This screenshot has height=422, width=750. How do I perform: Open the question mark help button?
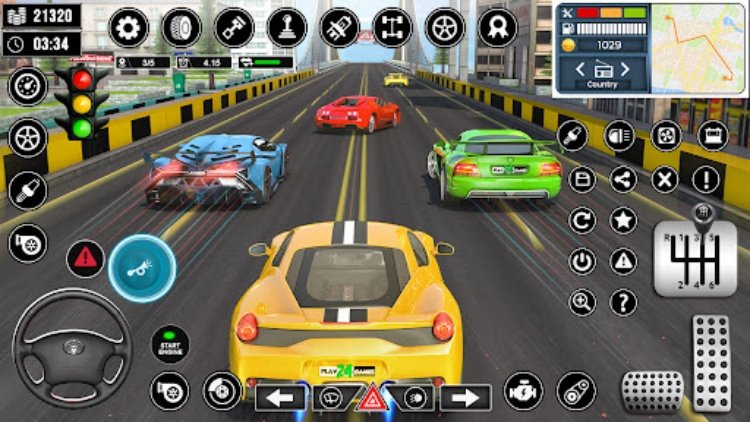(x=623, y=302)
